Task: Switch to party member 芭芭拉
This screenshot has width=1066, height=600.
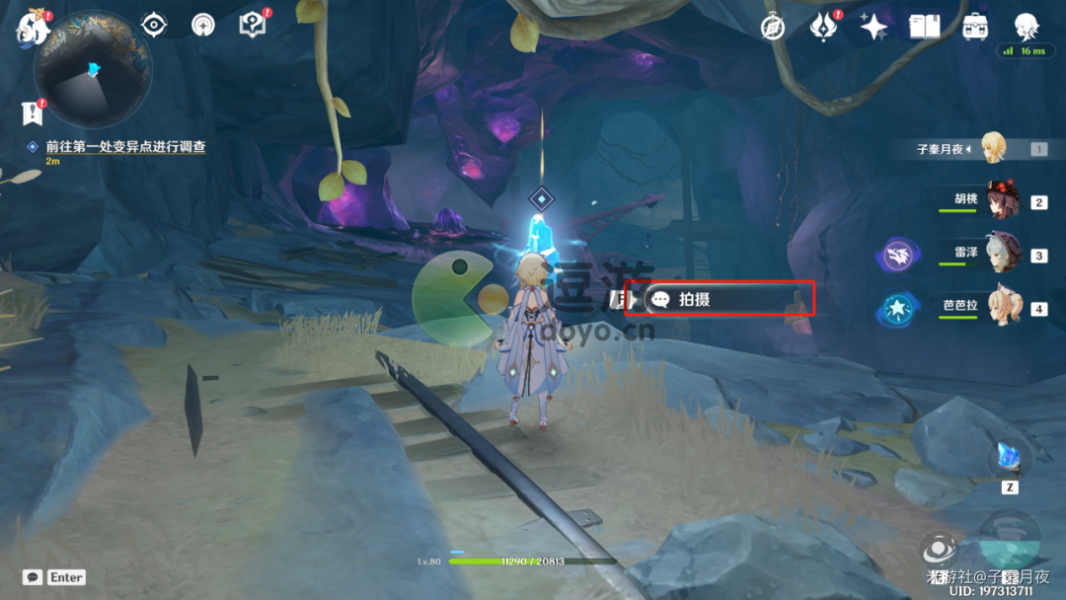Action: point(1001,307)
